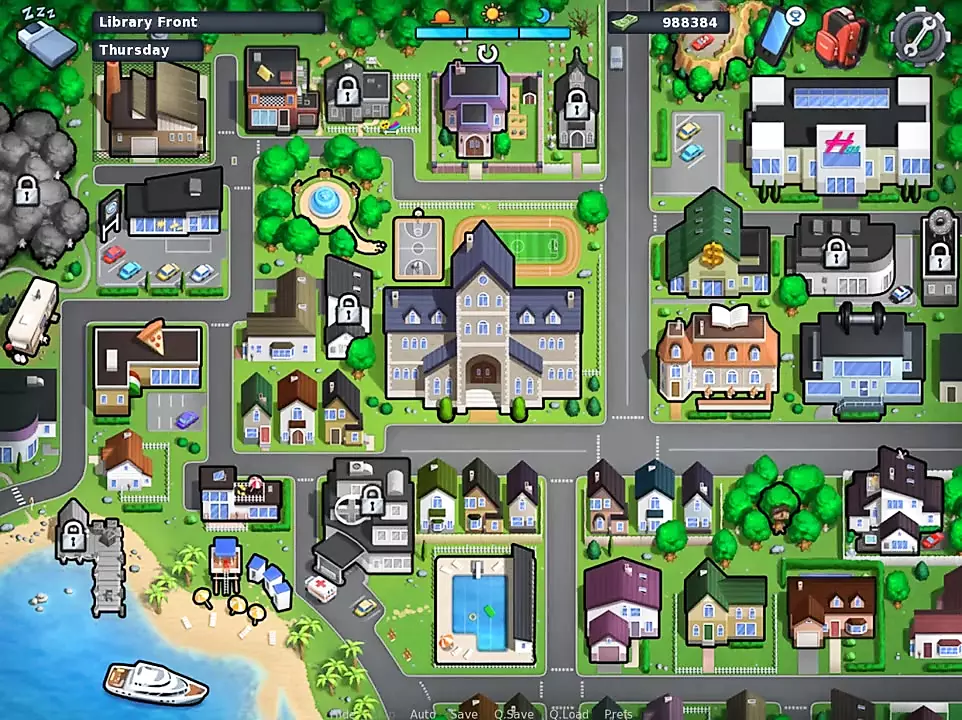This screenshot has height=720, width=962.
Task: Select the white yacht in the water
Action: tap(155, 682)
